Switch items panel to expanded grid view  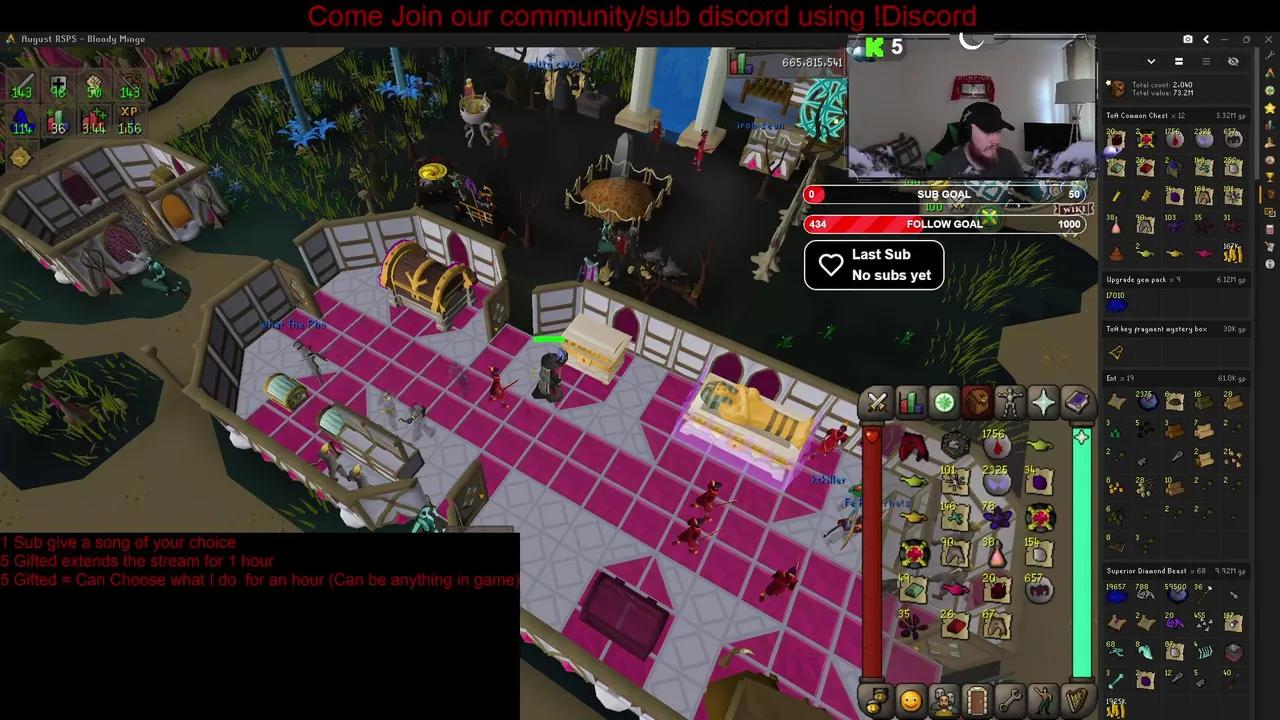tap(1178, 61)
